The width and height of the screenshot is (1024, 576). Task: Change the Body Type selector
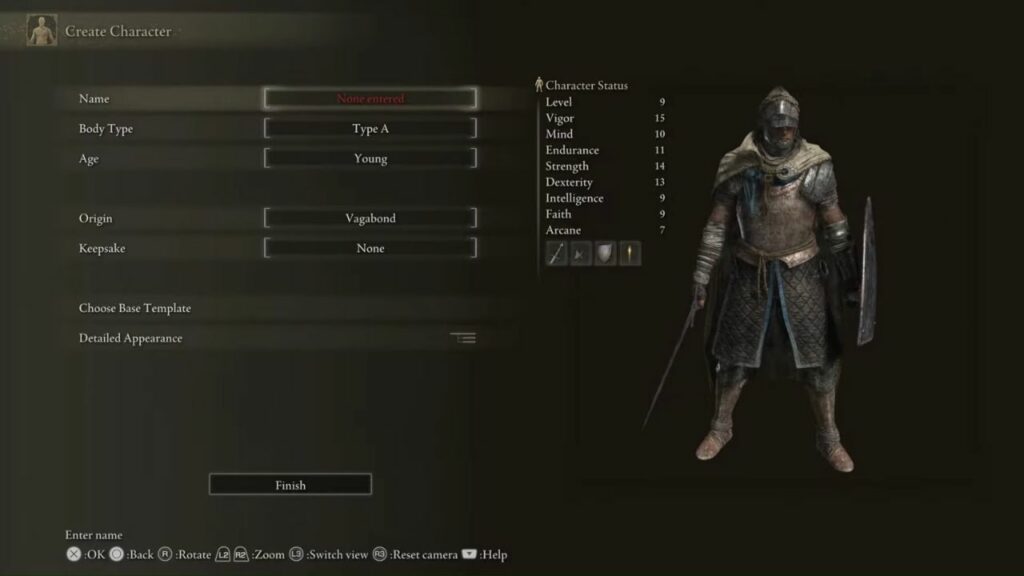[370, 129]
